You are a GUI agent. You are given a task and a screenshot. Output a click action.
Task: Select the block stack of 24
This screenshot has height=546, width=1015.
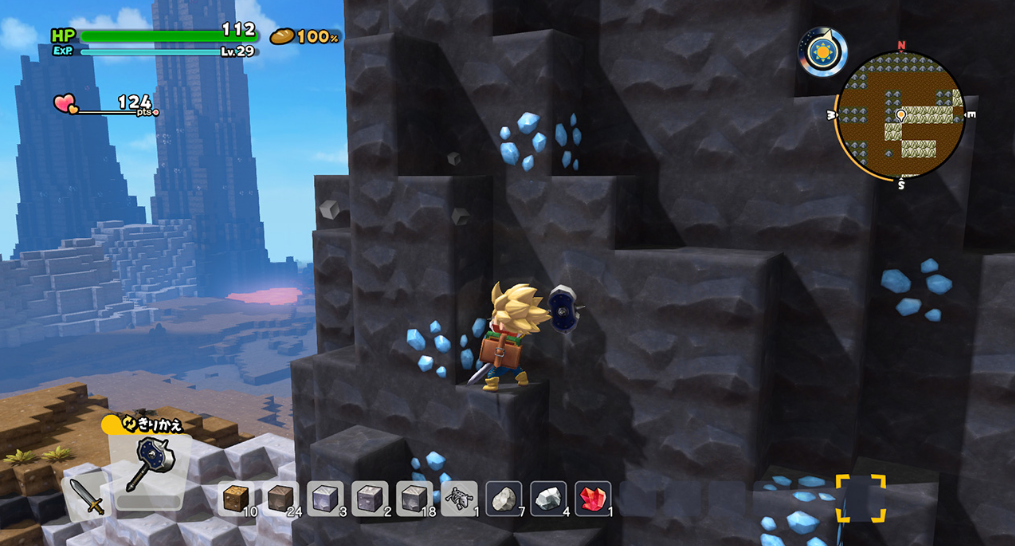tap(281, 498)
